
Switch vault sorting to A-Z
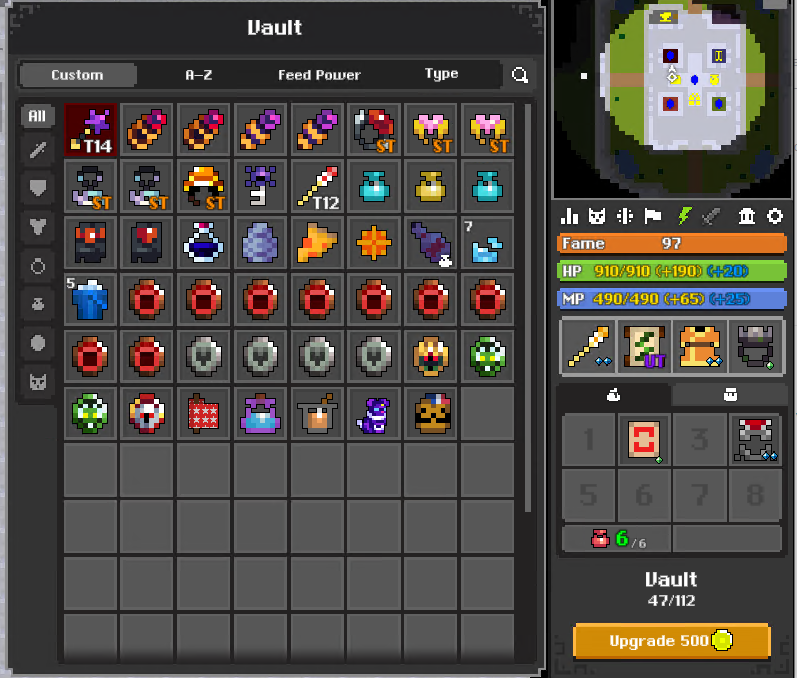[199, 75]
